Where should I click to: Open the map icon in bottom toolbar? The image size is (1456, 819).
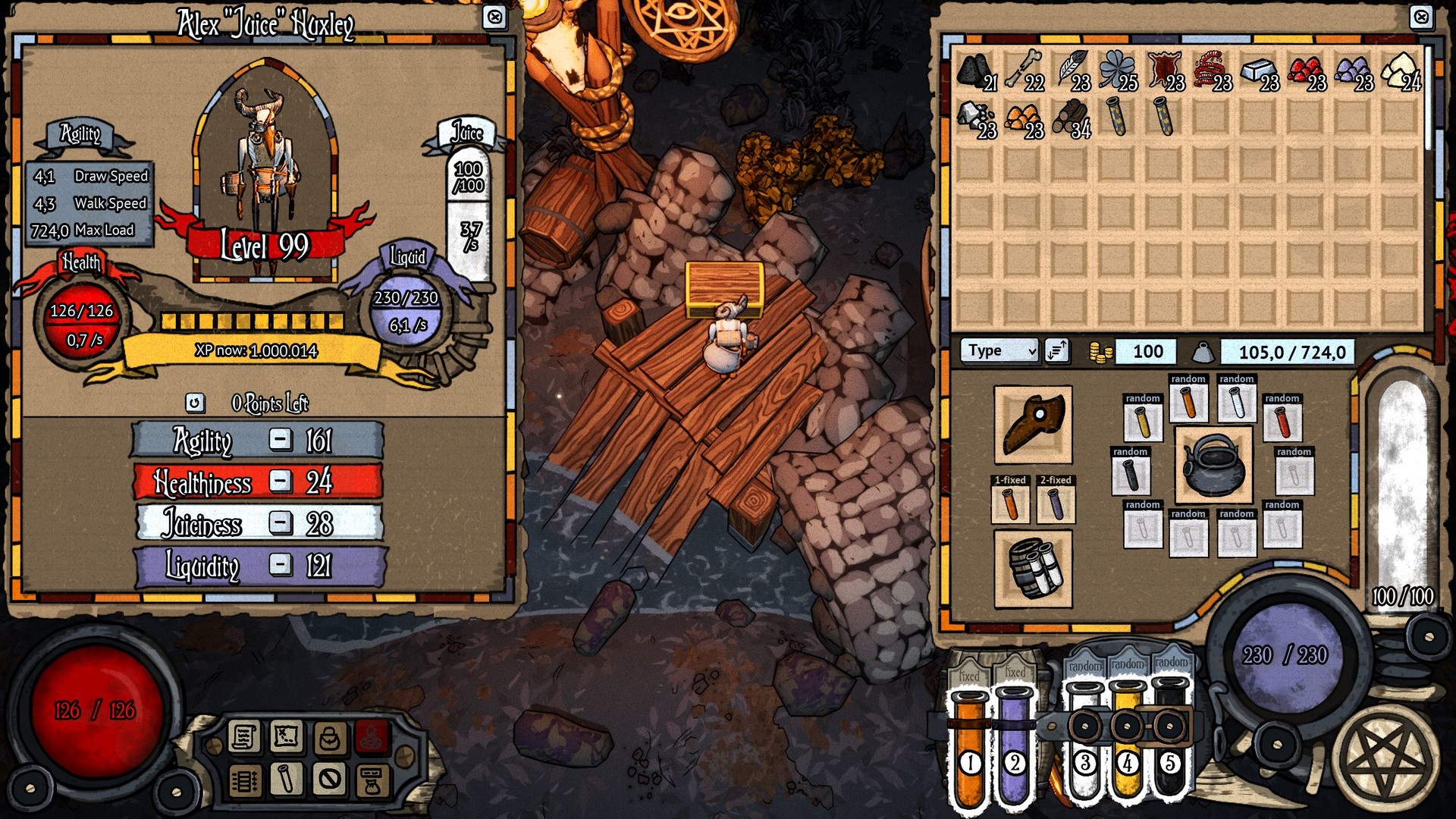pyautogui.click(x=285, y=737)
